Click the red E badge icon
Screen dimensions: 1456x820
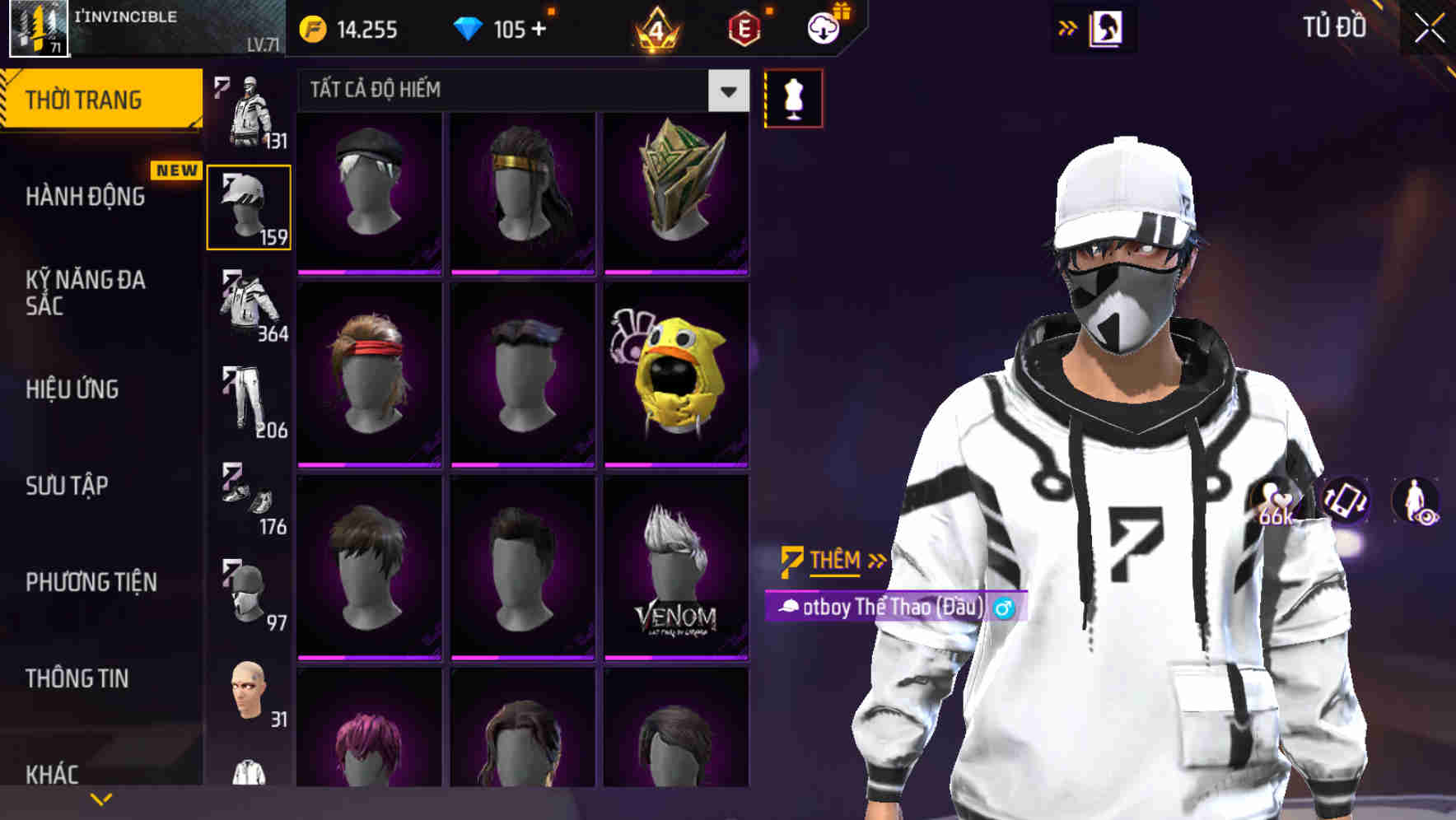[x=744, y=30]
